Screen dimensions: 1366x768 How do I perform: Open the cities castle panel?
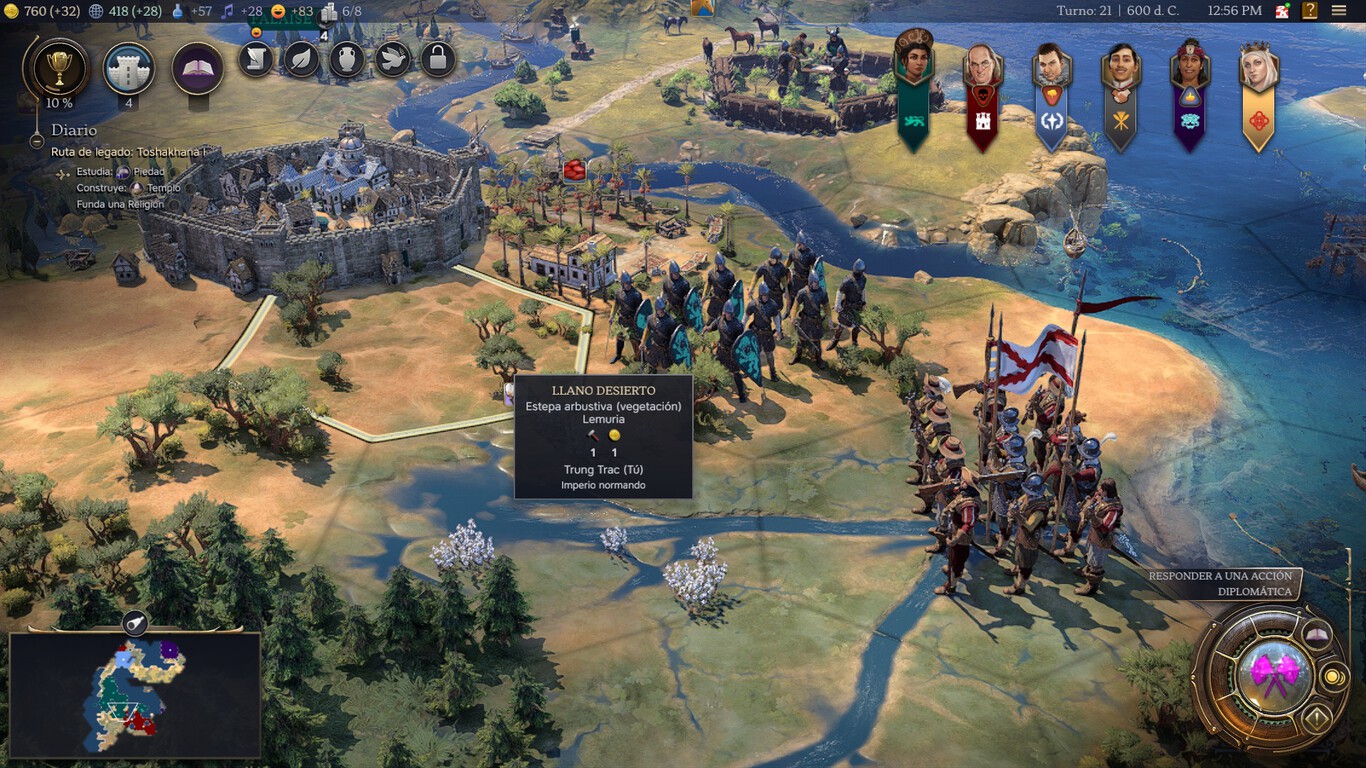point(129,68)
